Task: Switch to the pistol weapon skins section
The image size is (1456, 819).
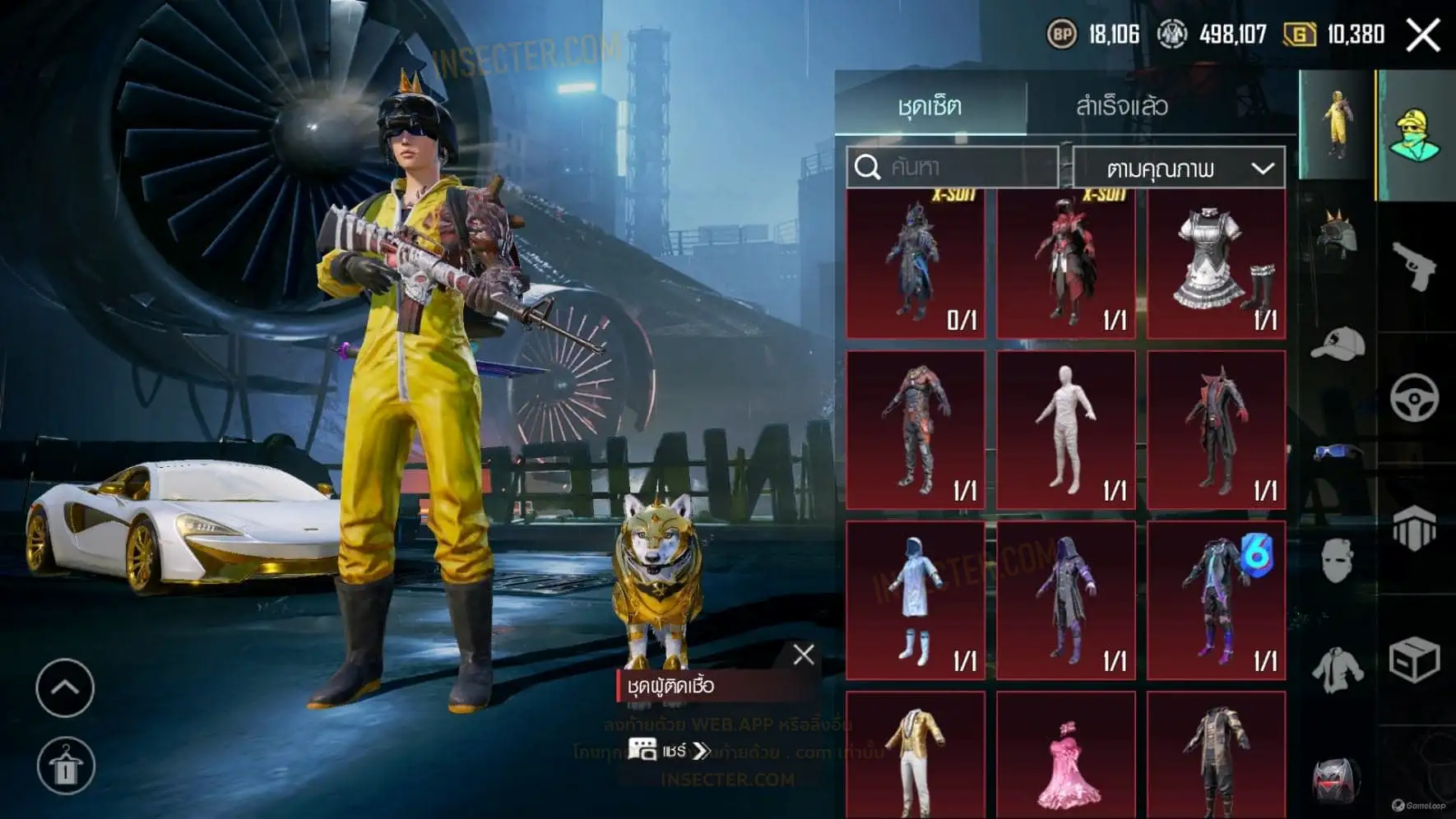Action: click(1414, 266)
